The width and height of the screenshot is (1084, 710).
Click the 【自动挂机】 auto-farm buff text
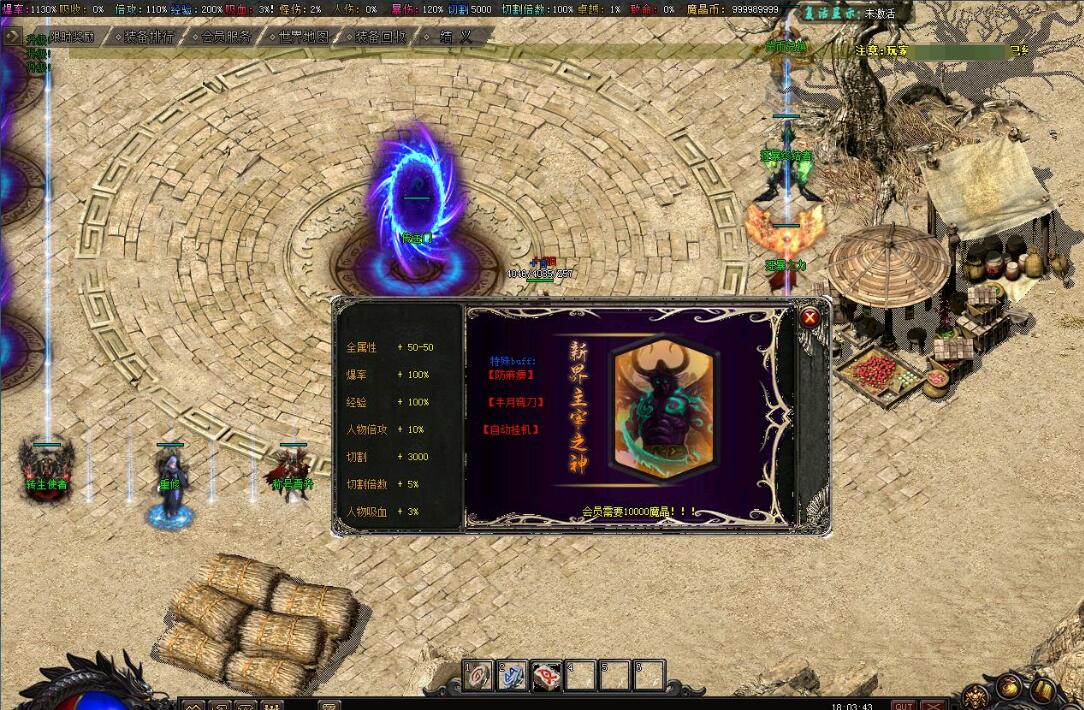[x=512, y=429]
